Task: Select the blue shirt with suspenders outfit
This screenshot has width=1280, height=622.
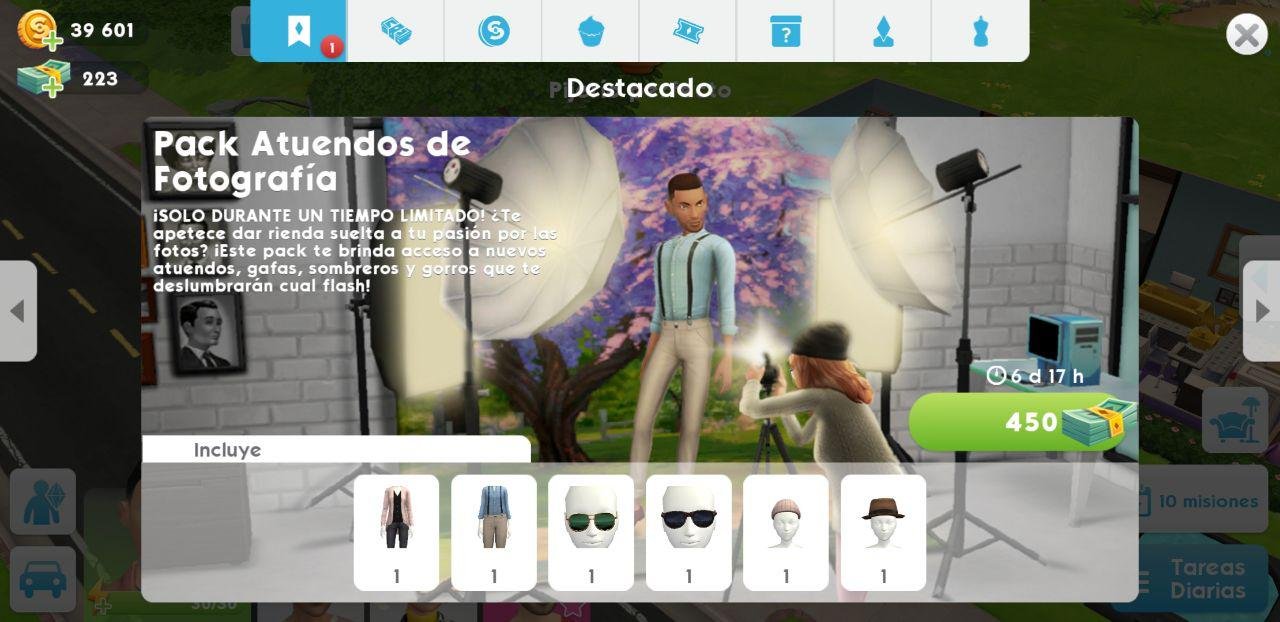Action: coord(493,532)
